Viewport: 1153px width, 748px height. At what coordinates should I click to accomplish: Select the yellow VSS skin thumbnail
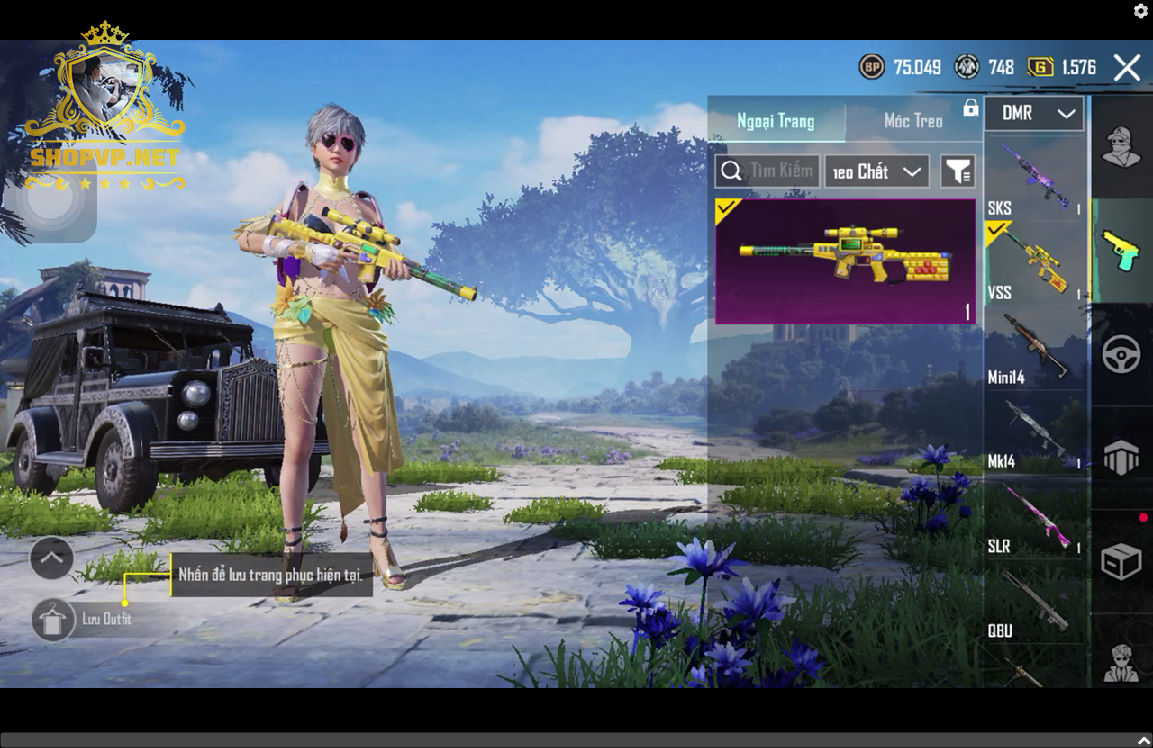[x=845, y=261]
